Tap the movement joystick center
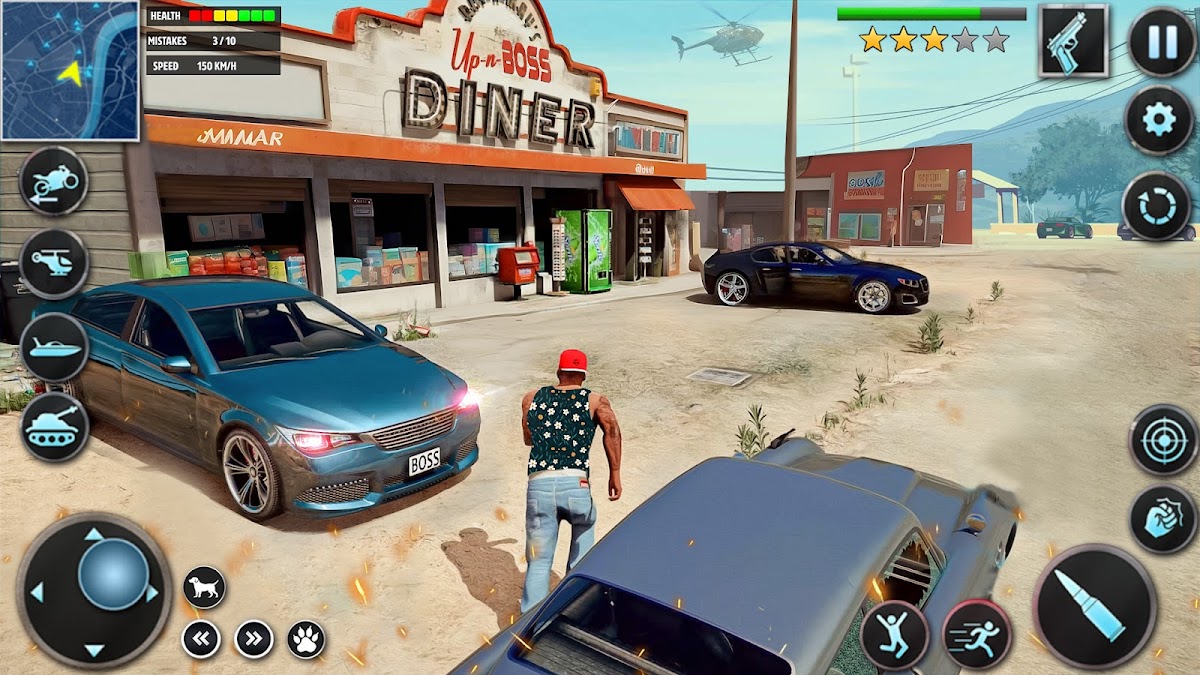This screenshot has height=675, width=1200. pyautogui.click(x=113, y=574)
